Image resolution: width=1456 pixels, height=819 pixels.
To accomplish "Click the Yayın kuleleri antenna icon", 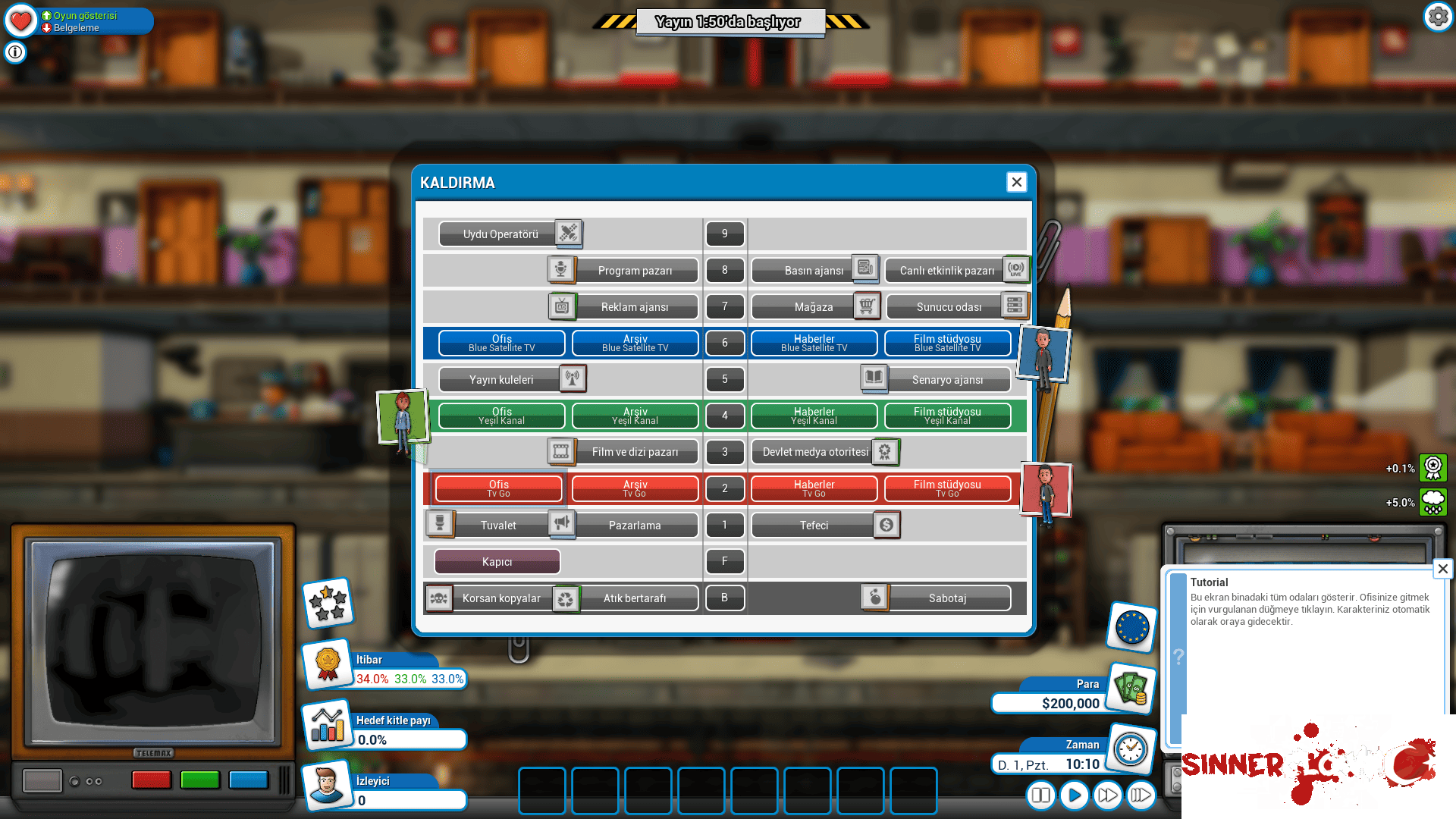I will click(574, 379).
